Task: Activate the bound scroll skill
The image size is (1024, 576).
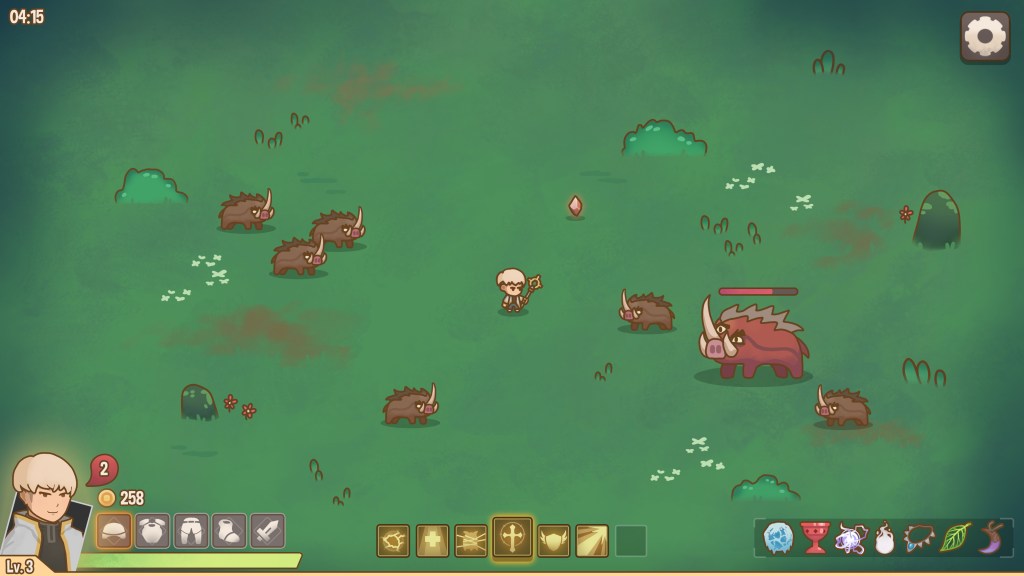Action: (471, 541)
